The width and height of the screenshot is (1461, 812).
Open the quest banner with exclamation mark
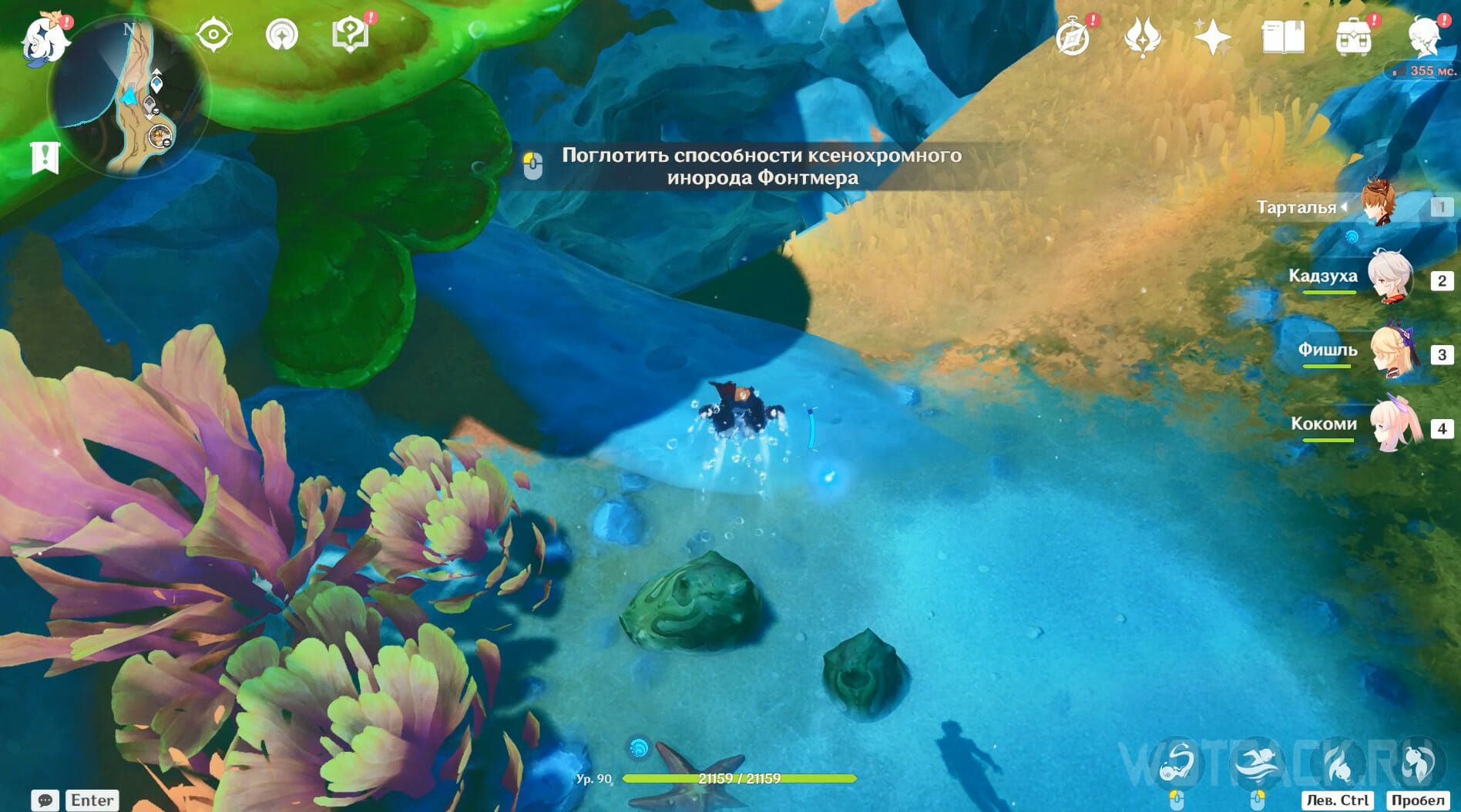tap(45, 158)
